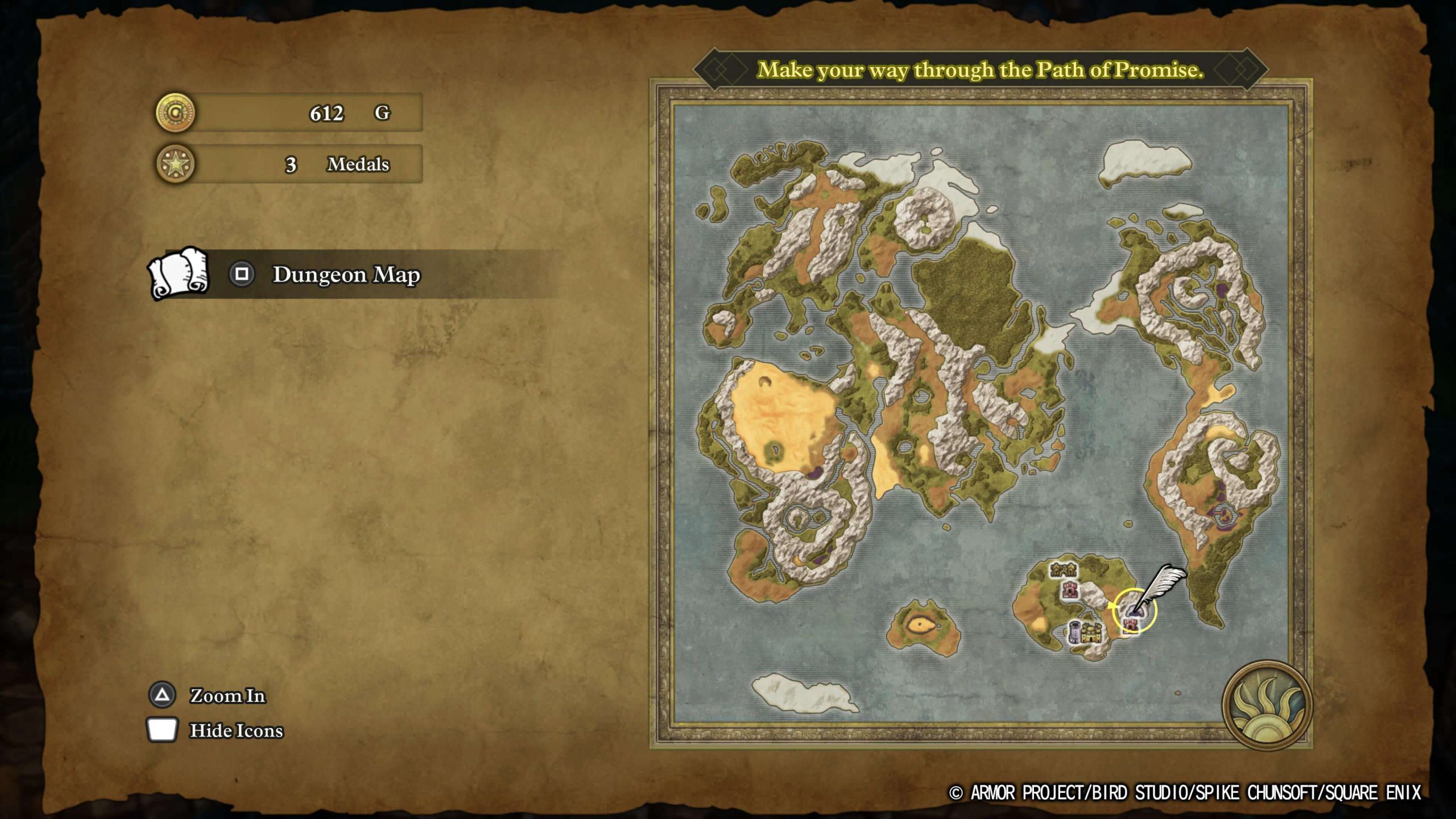Select the village huts map marker

1062,569
